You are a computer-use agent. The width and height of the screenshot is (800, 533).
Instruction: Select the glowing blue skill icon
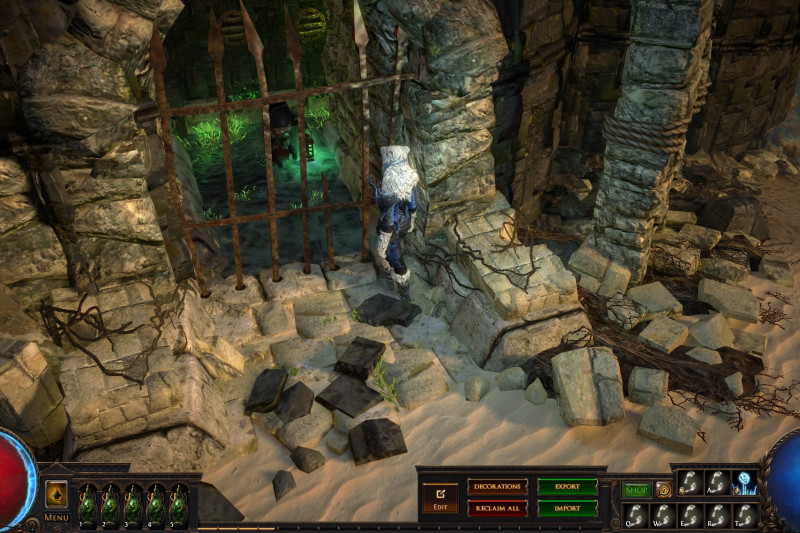click(745, 483)
